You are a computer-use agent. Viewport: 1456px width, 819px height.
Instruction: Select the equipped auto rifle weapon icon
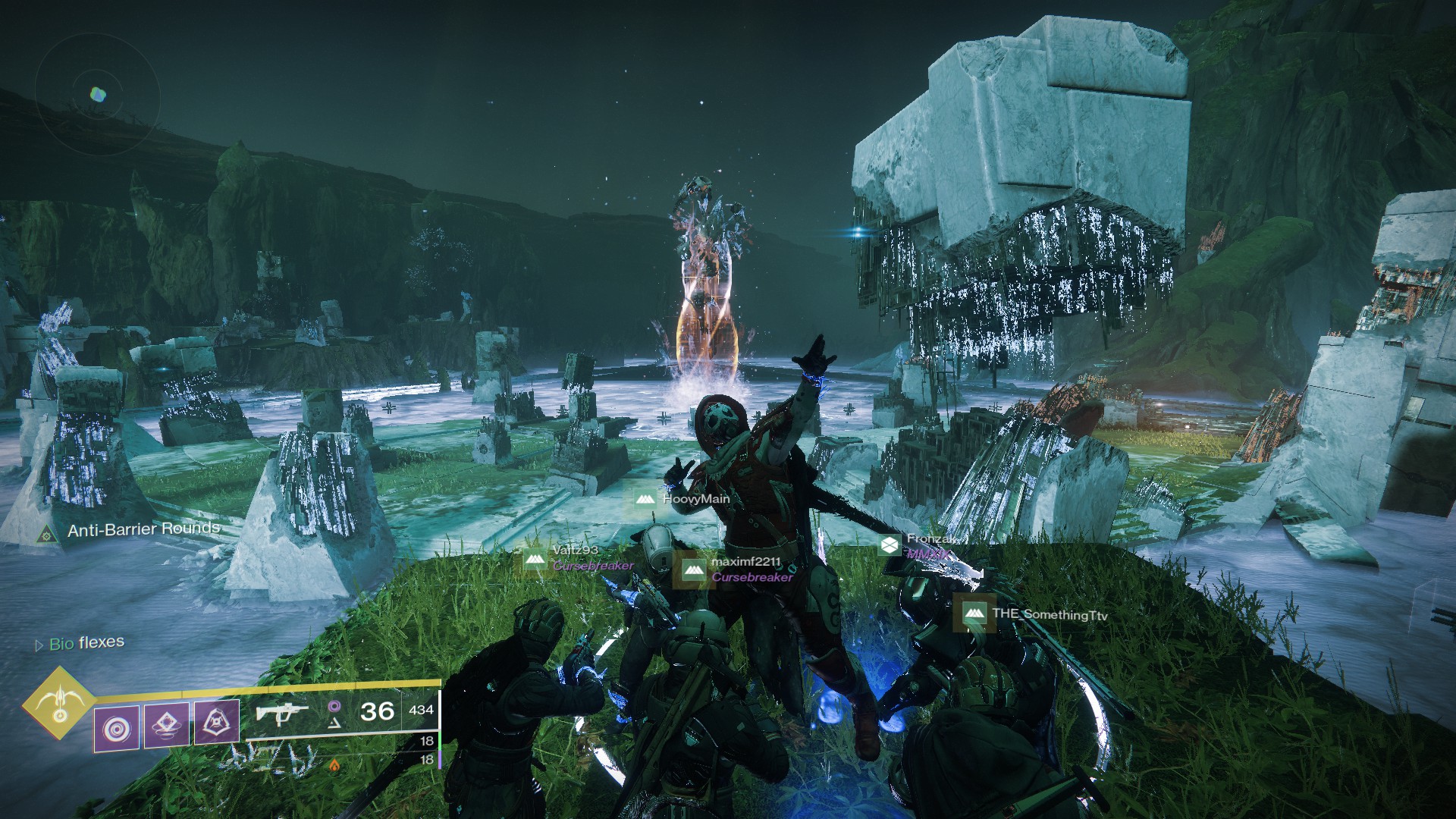(282, 714)
